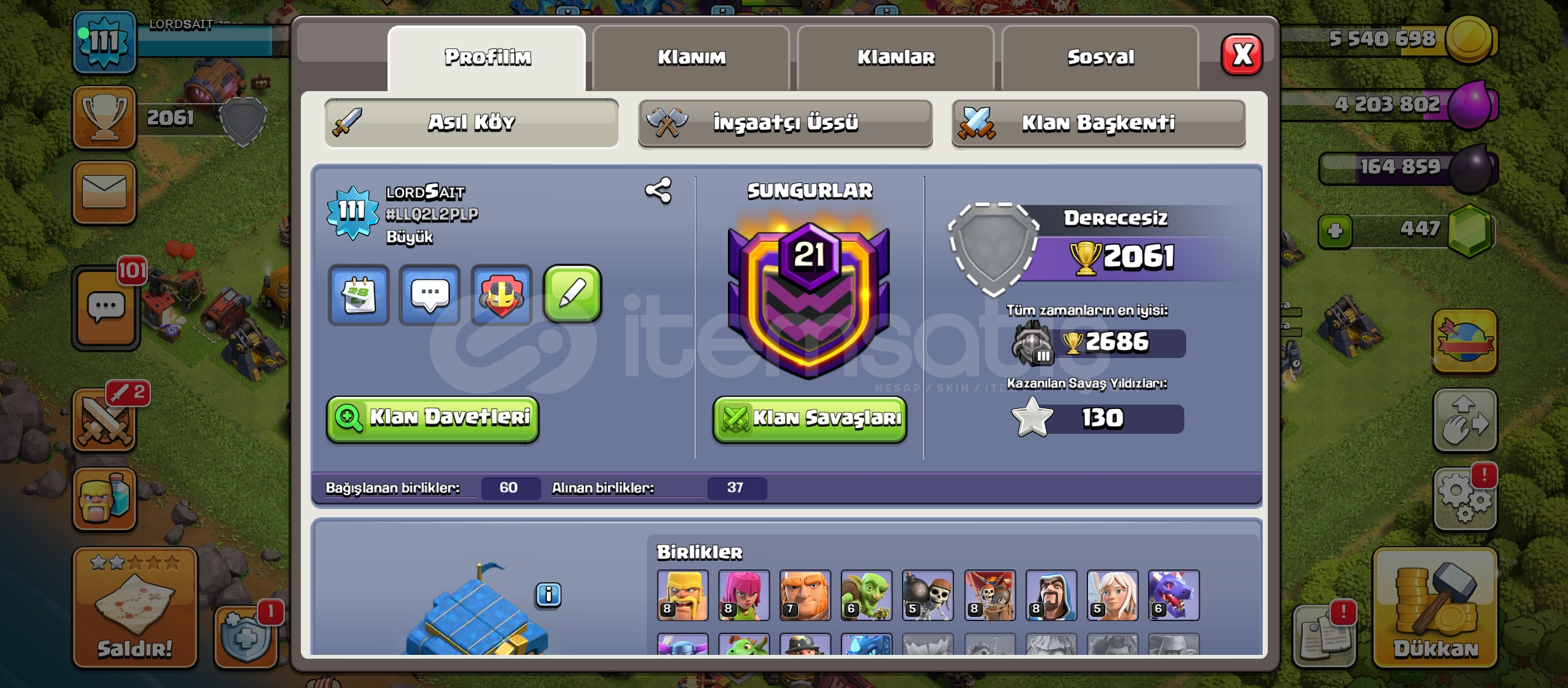Open the trophy leaderboard icon on the left
The image size is (1568, 688).
(x=105, y=118)
